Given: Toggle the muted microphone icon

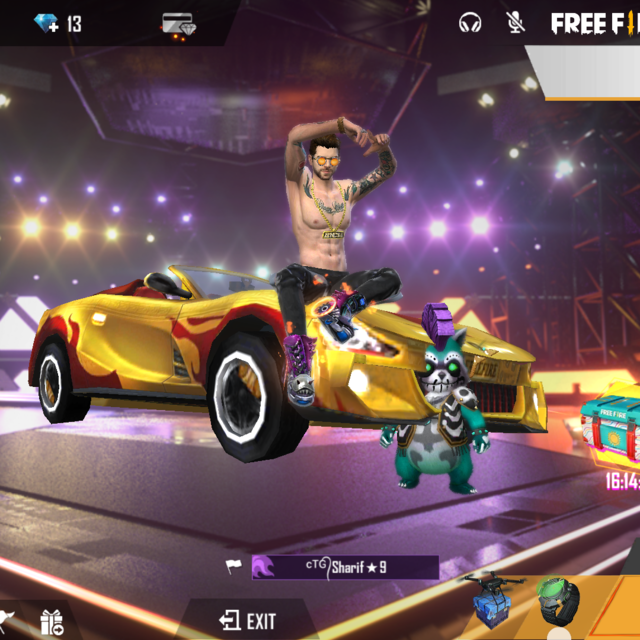Looking at the screenshot, I should coord(516,23).
